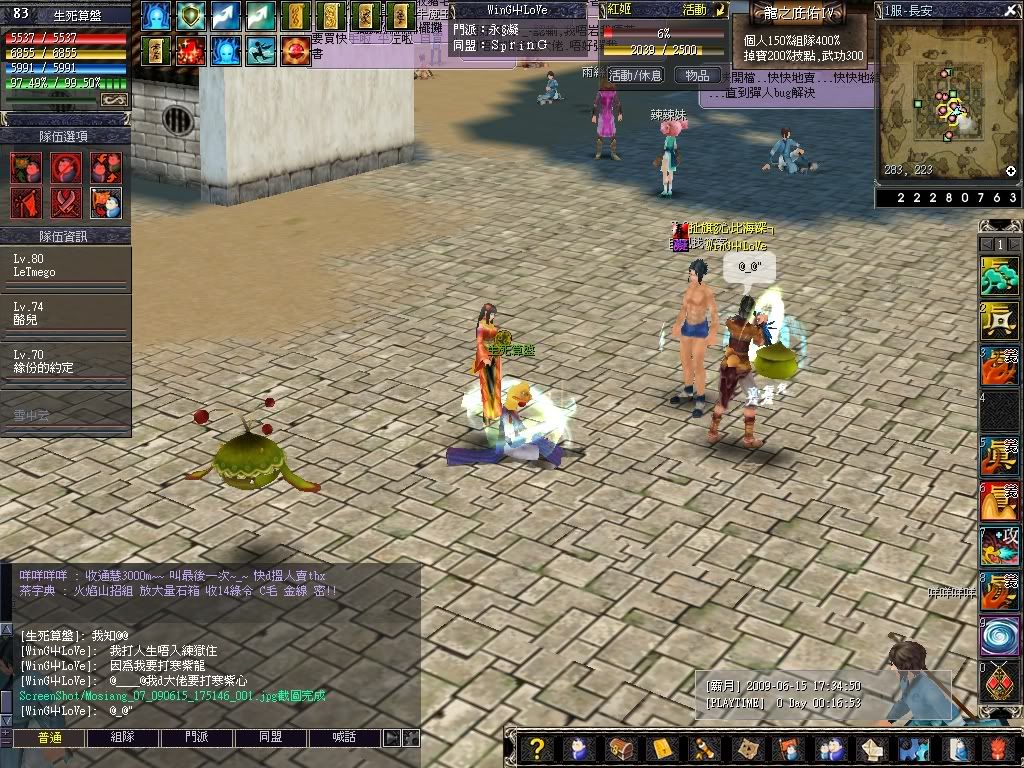Click the running figure buff icon
1024x768 pixels.
[x=261, y=51]
